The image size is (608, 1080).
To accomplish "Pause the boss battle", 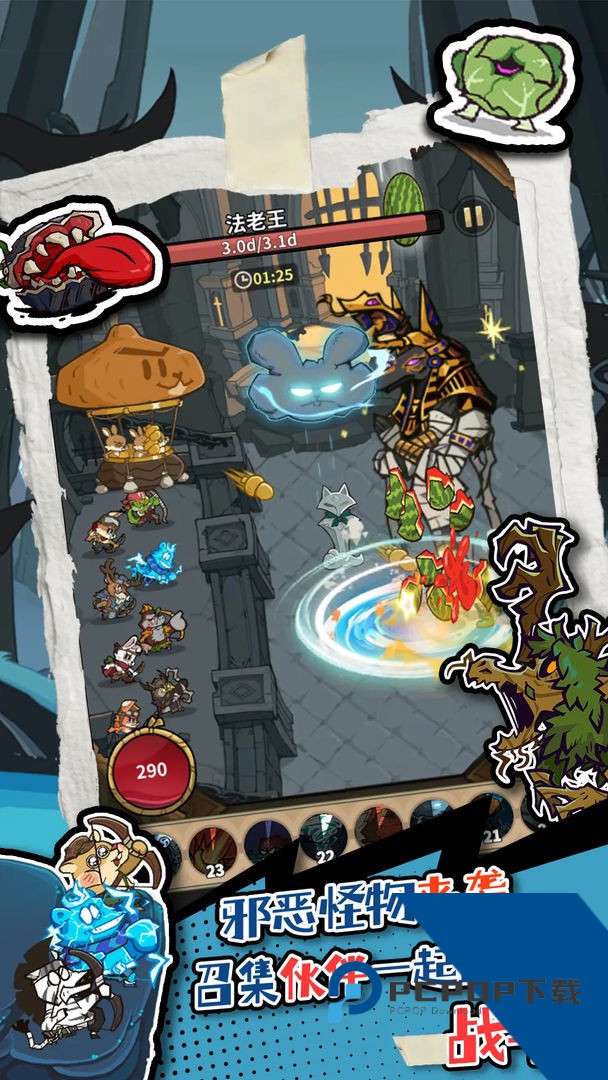I will point(468,216).
